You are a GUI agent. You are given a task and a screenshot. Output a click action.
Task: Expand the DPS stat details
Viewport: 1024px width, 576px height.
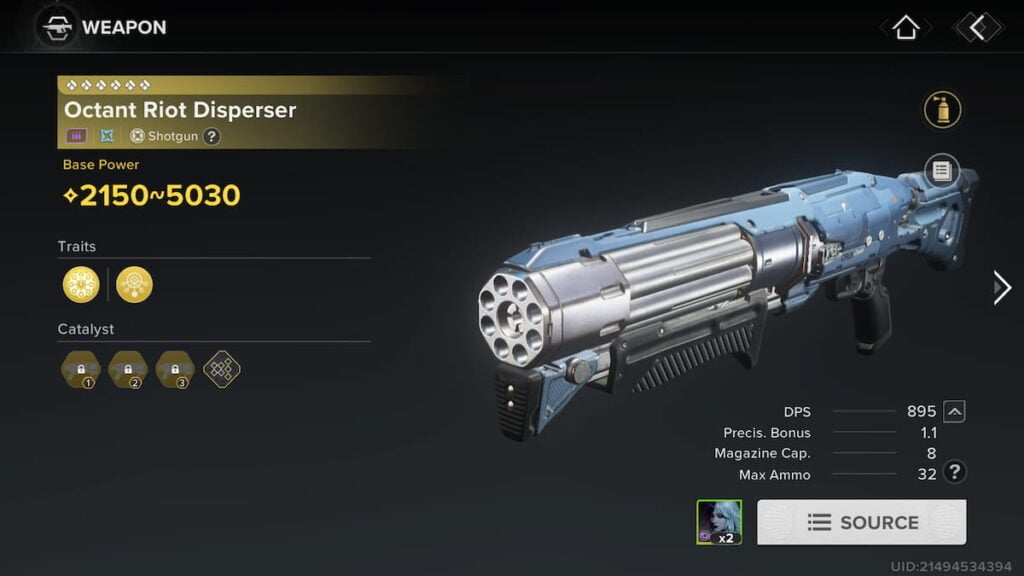955,411
